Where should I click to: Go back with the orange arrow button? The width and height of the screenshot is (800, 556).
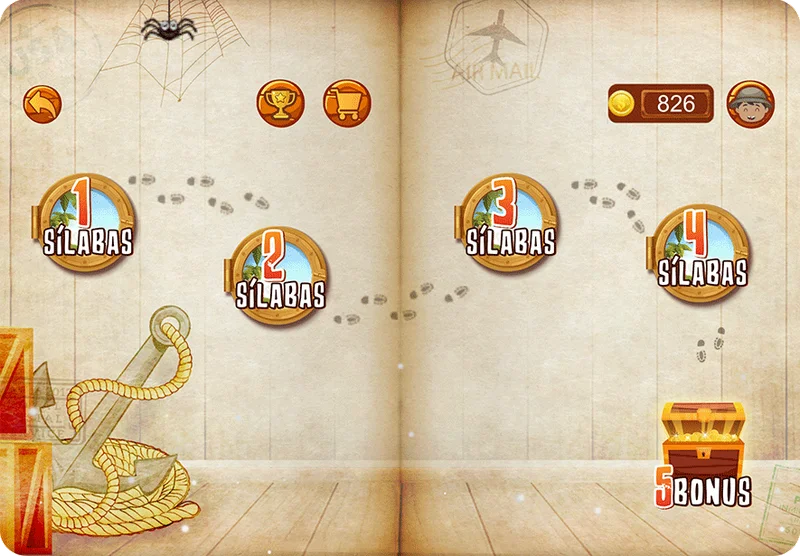coord(43,104)
